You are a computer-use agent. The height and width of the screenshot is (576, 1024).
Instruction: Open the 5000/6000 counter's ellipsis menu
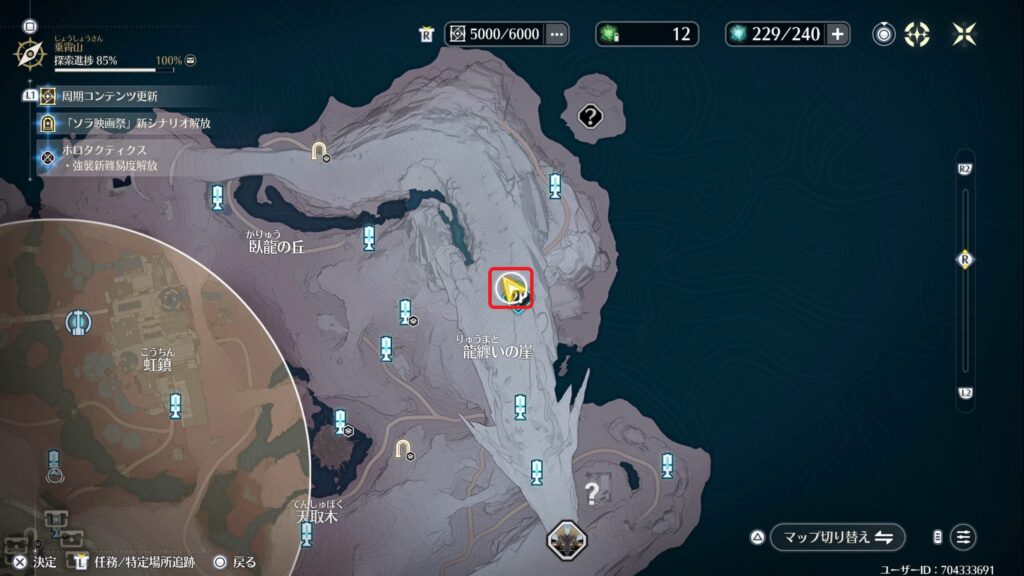[557, 34]
